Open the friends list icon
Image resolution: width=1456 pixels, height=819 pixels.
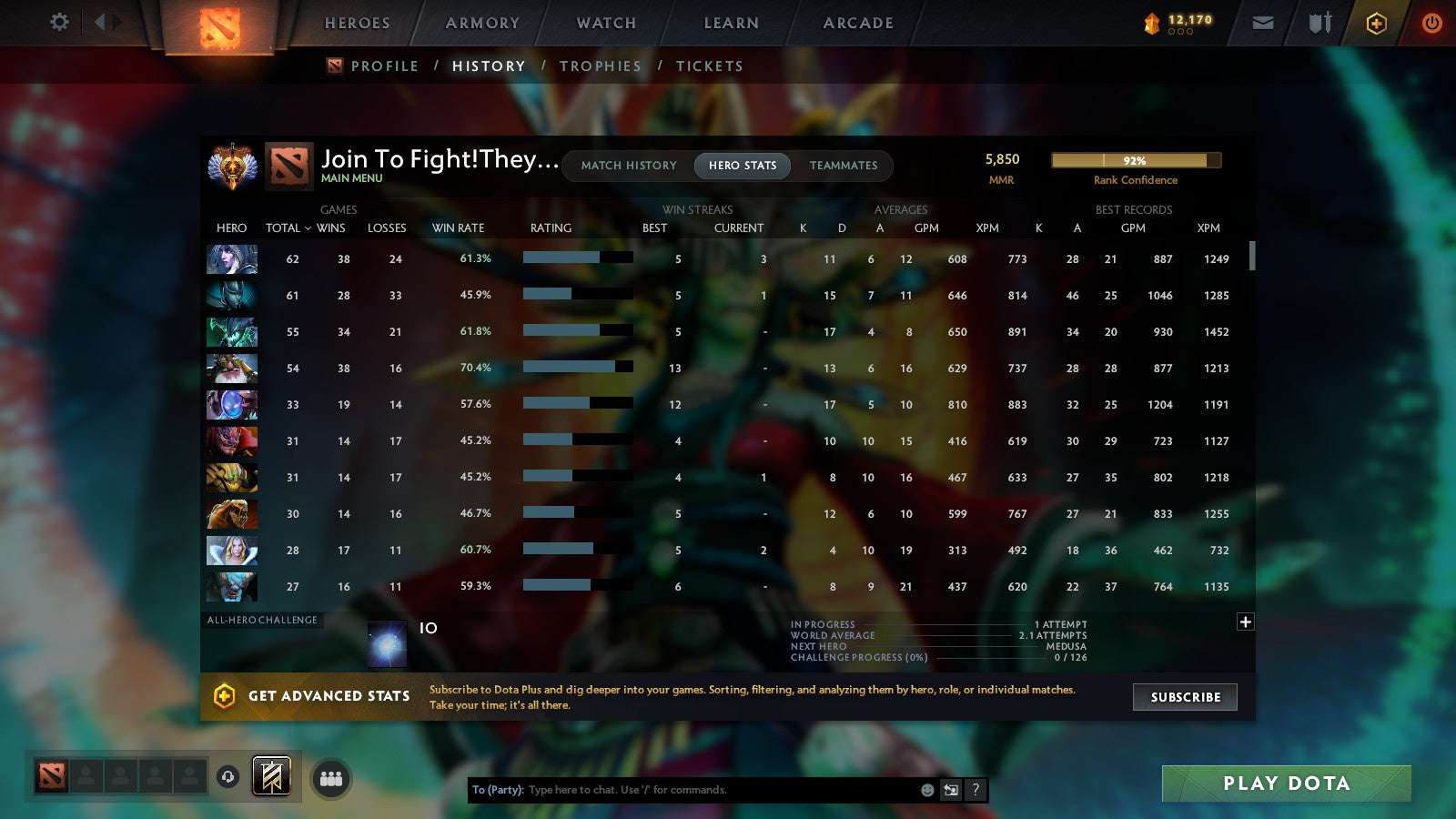(331, 777)
